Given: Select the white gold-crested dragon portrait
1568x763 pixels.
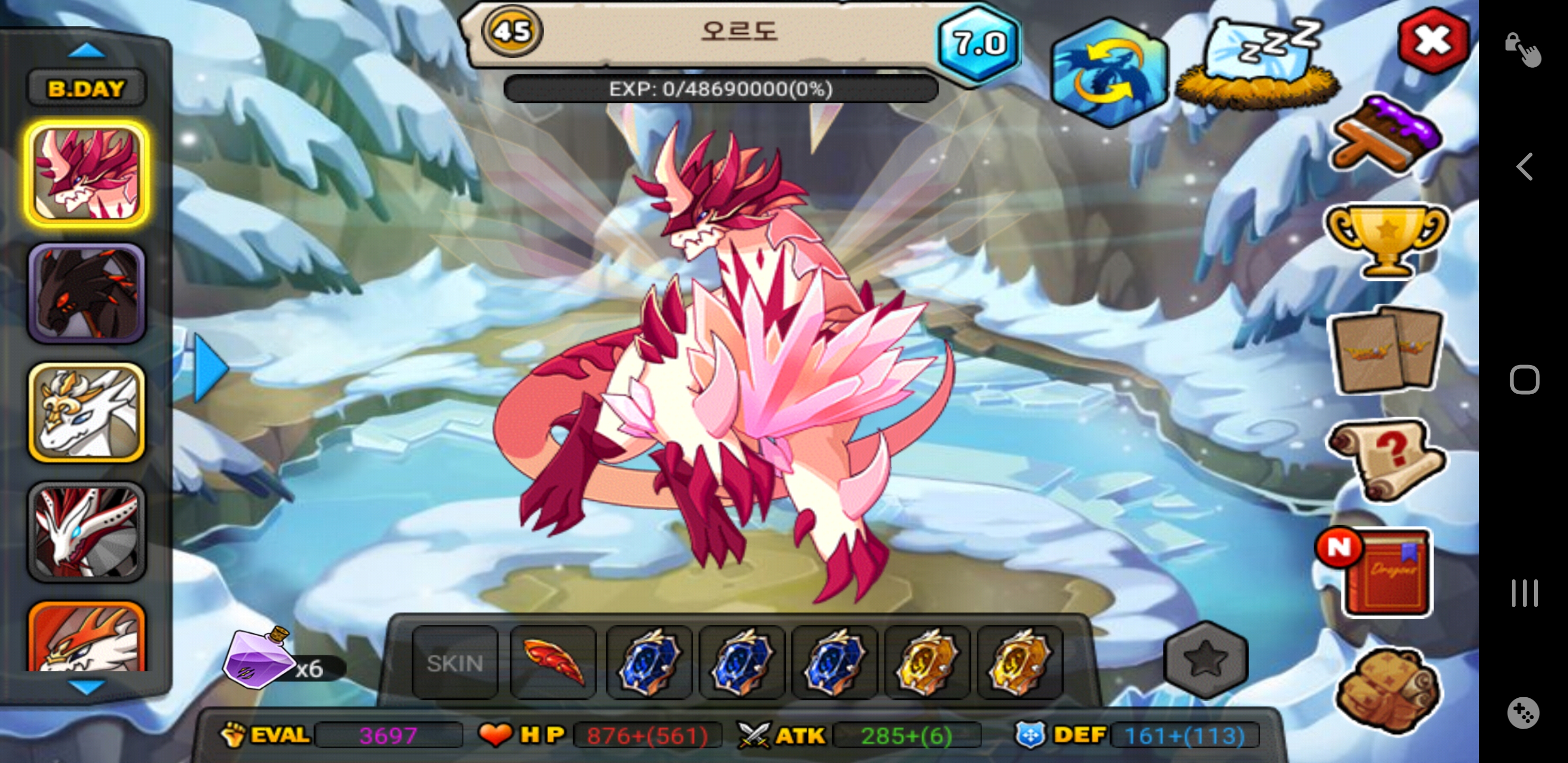Looking at the screenshot, I should (86, 413).
